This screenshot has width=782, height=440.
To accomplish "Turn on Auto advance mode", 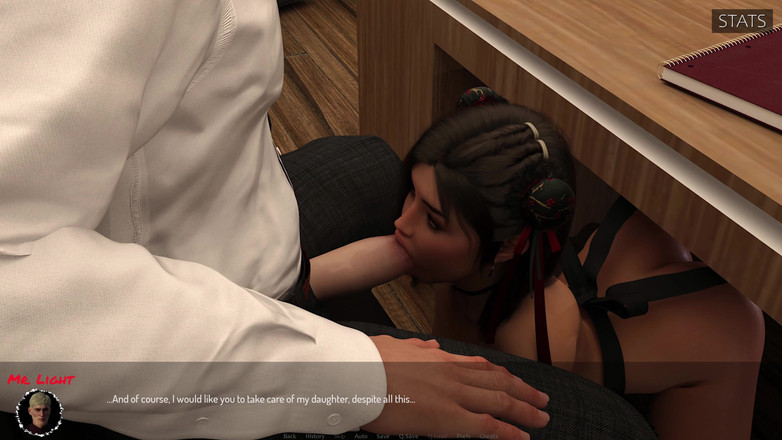I will tap(361, 436).
